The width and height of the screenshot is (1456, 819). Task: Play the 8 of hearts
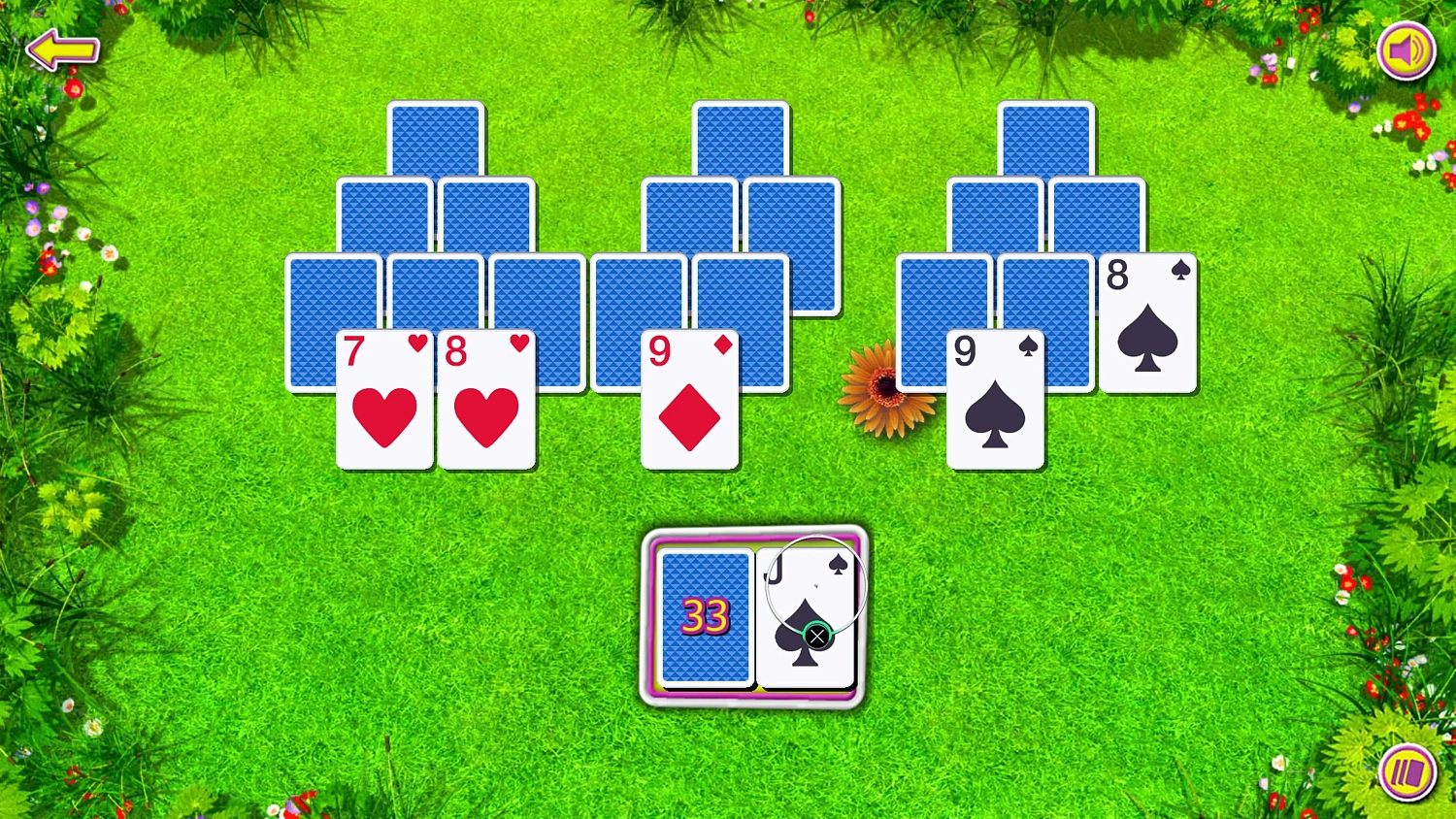click(x=486, y=401)
